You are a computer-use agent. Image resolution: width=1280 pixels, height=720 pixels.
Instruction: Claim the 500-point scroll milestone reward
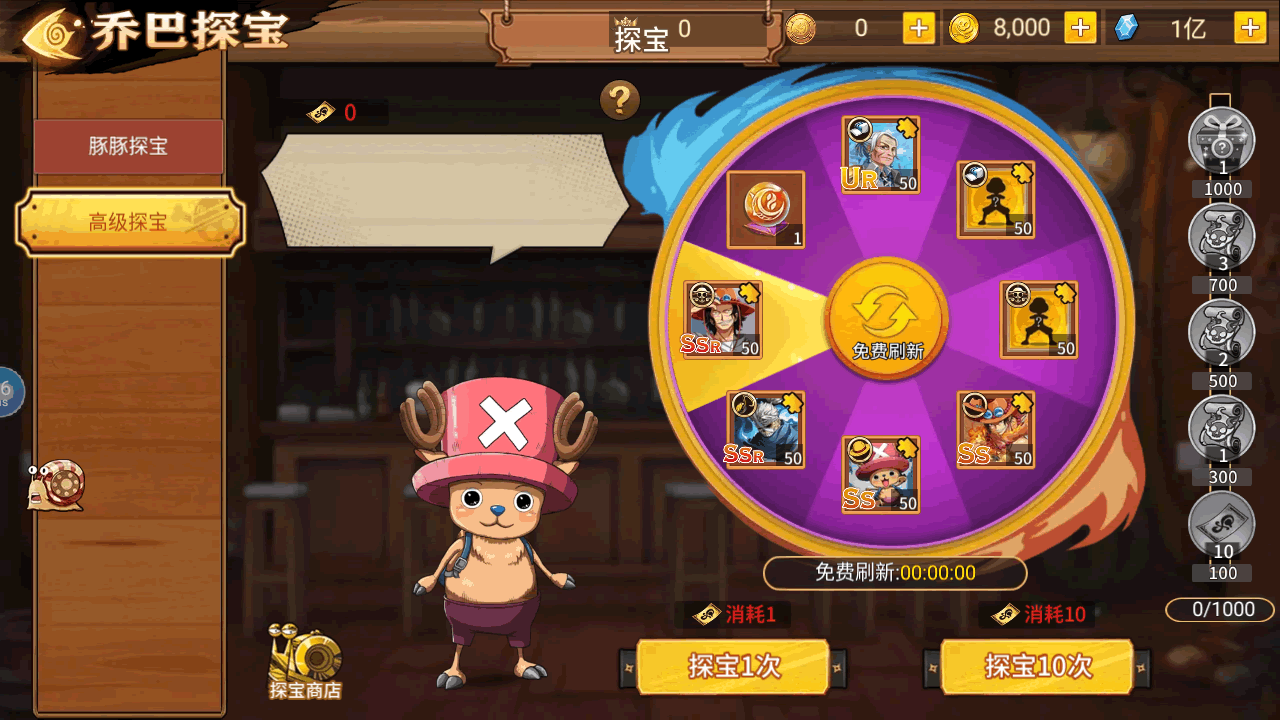(x=1221, y=333)
